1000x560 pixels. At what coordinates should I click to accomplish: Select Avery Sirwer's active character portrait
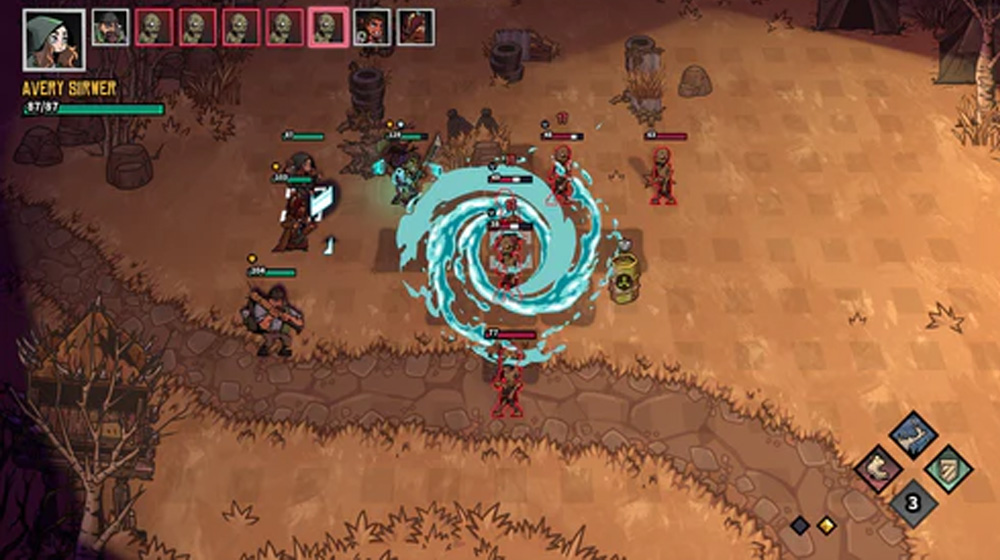pyautogui.click(x=54, y=40)
